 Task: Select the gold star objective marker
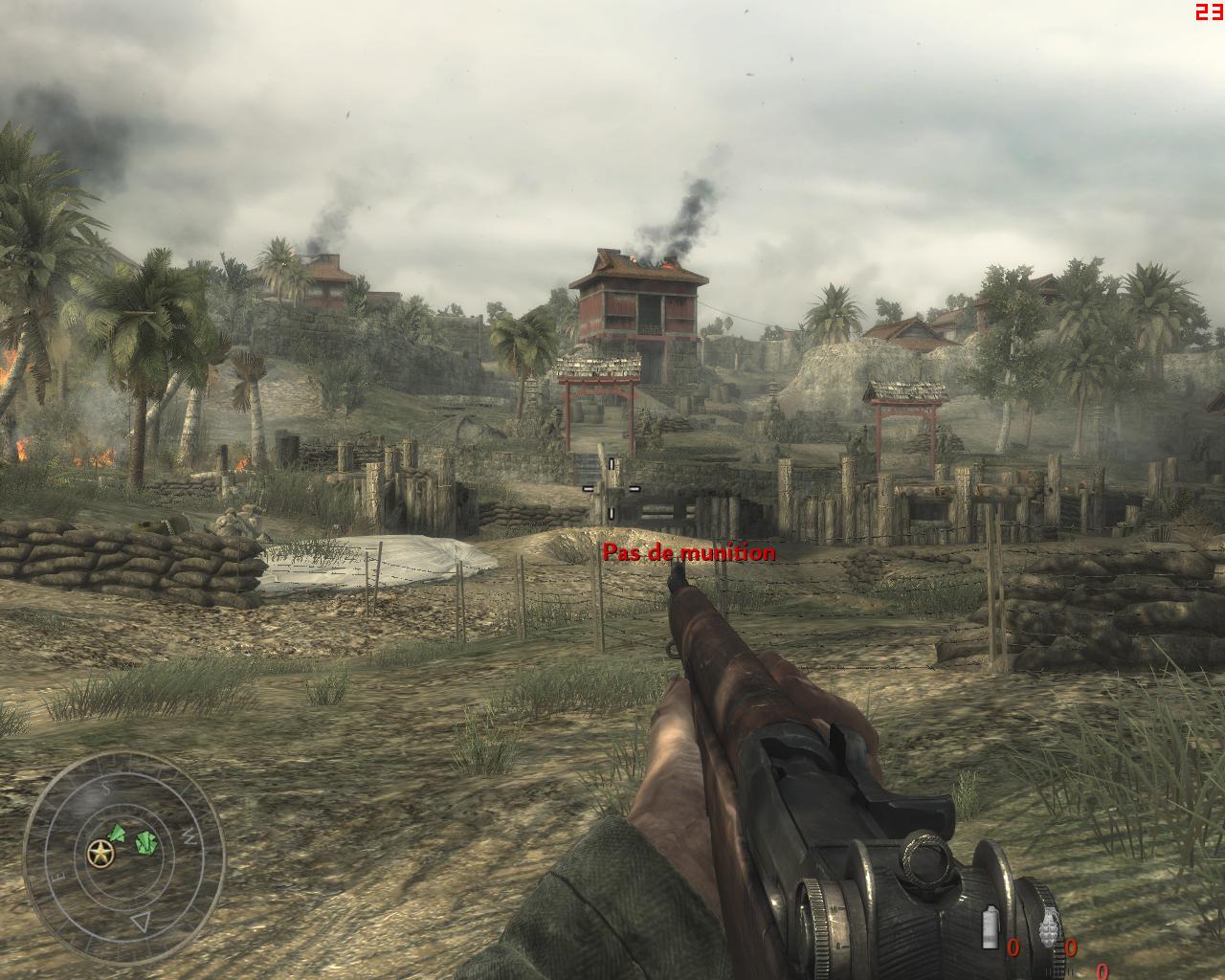tap(99, 853)
